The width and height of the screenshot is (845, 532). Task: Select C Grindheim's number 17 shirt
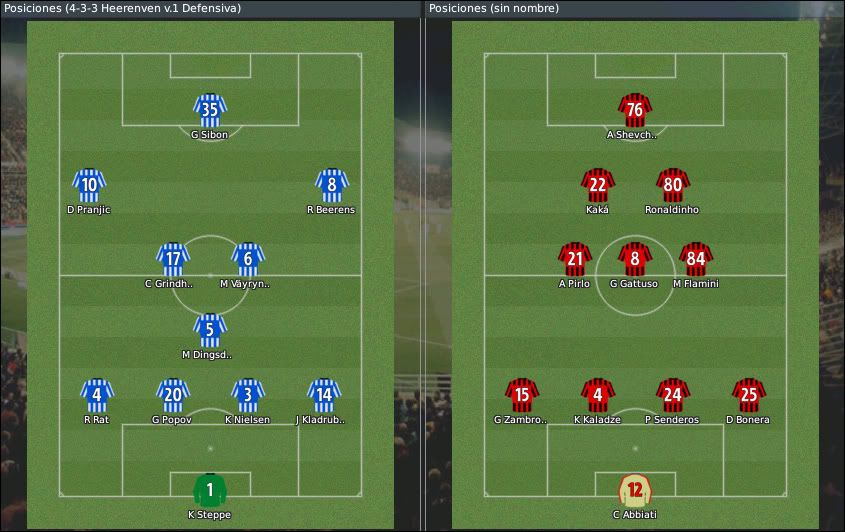(173, 259)
